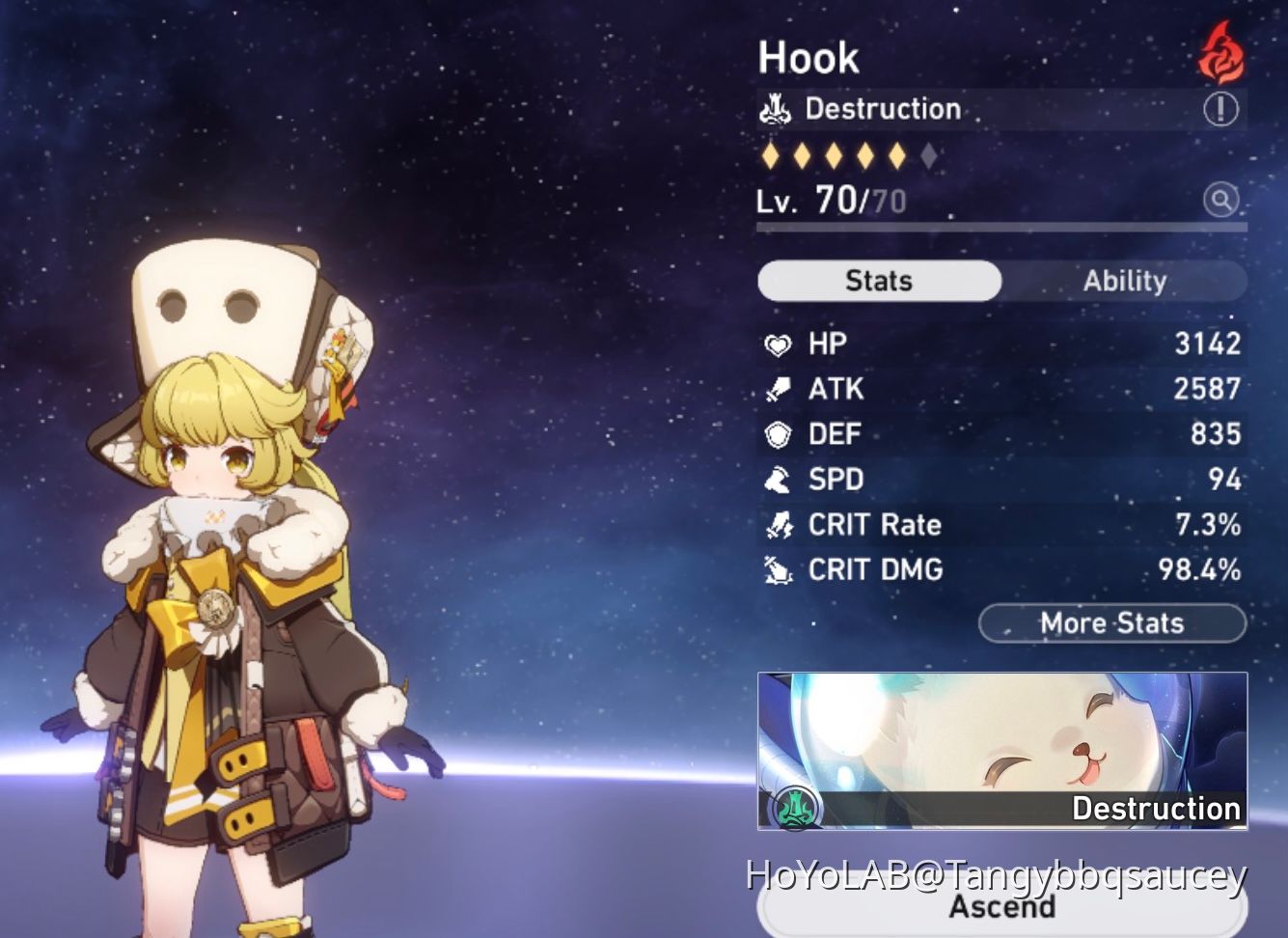Open the More Stats panel
The height and width of the screenshot is (938, 1288).
tap(1111, 622)
